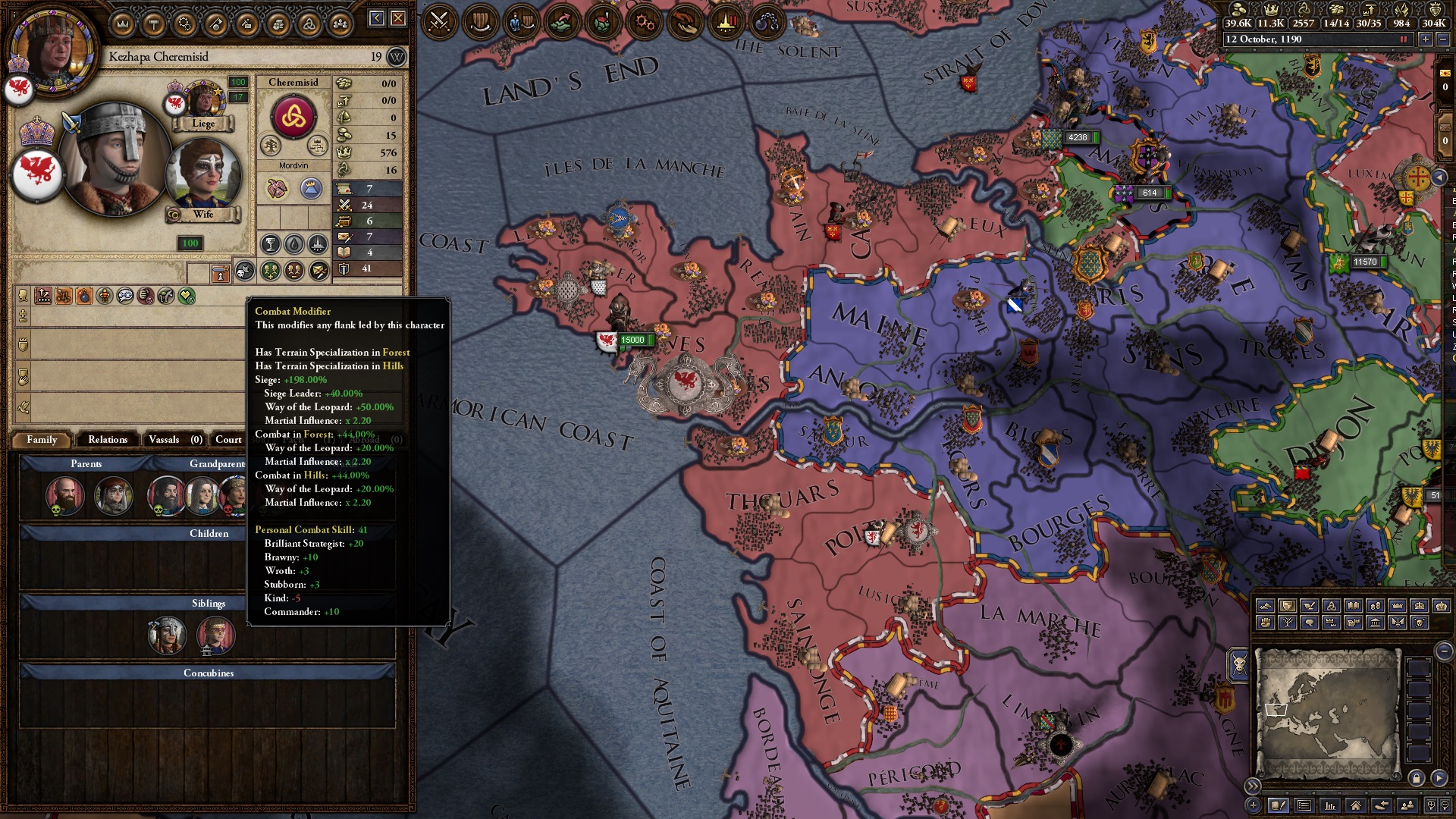Click the W button beside Kezhapa's name
Viewport: 1456px width, 819px height.
pos(397,56)
